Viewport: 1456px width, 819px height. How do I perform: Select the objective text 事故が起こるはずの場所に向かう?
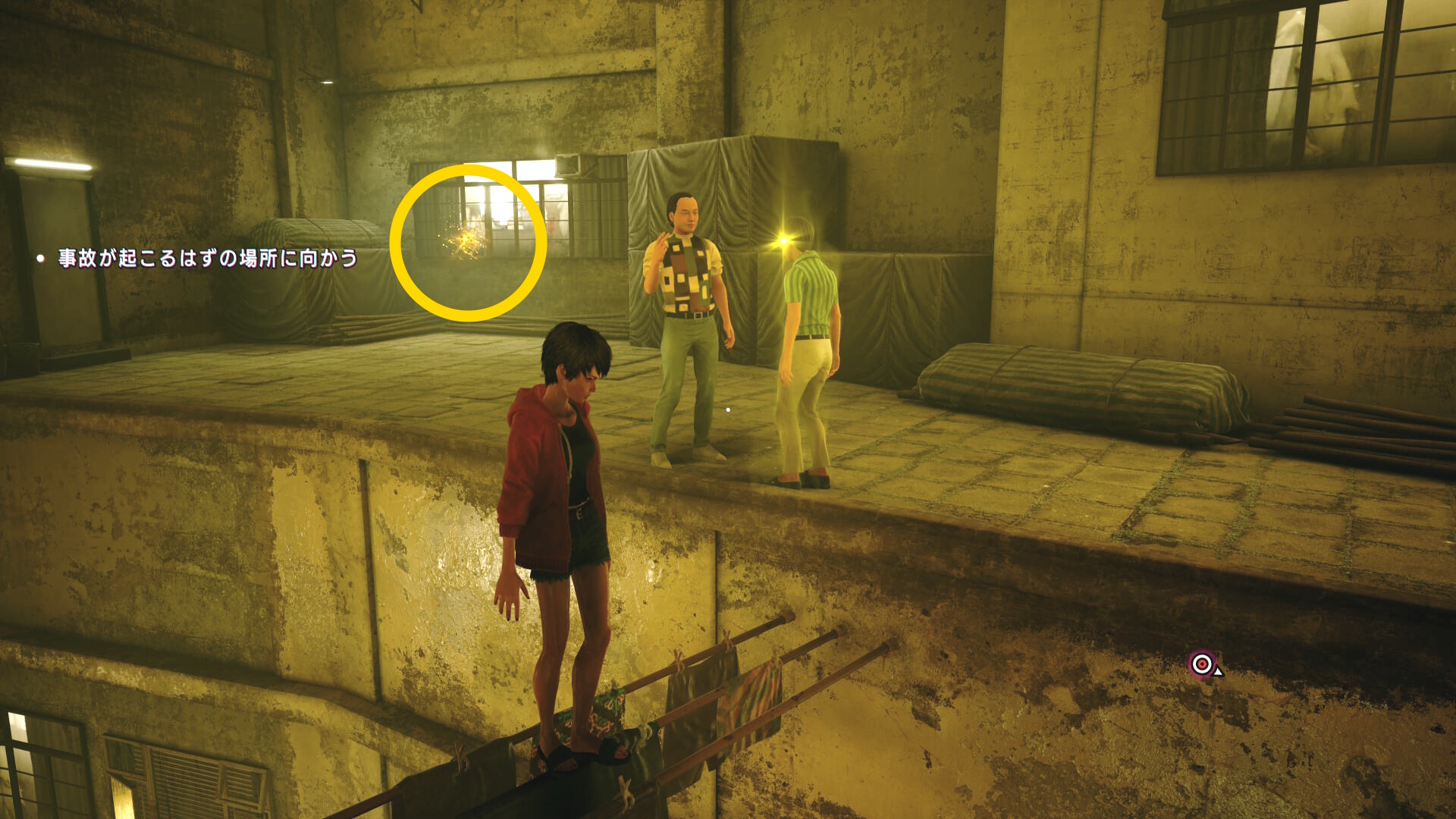pos(207,259)
